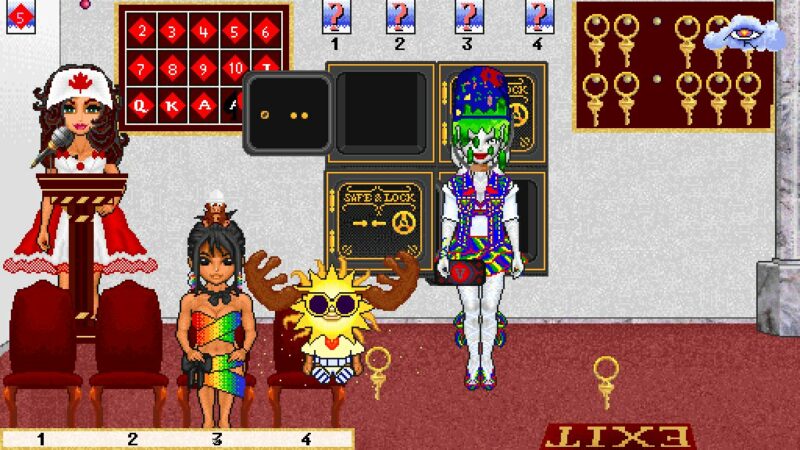Choose the King of diamonds card tile
This screenshot has width=800, height=450.
[173, 104]
